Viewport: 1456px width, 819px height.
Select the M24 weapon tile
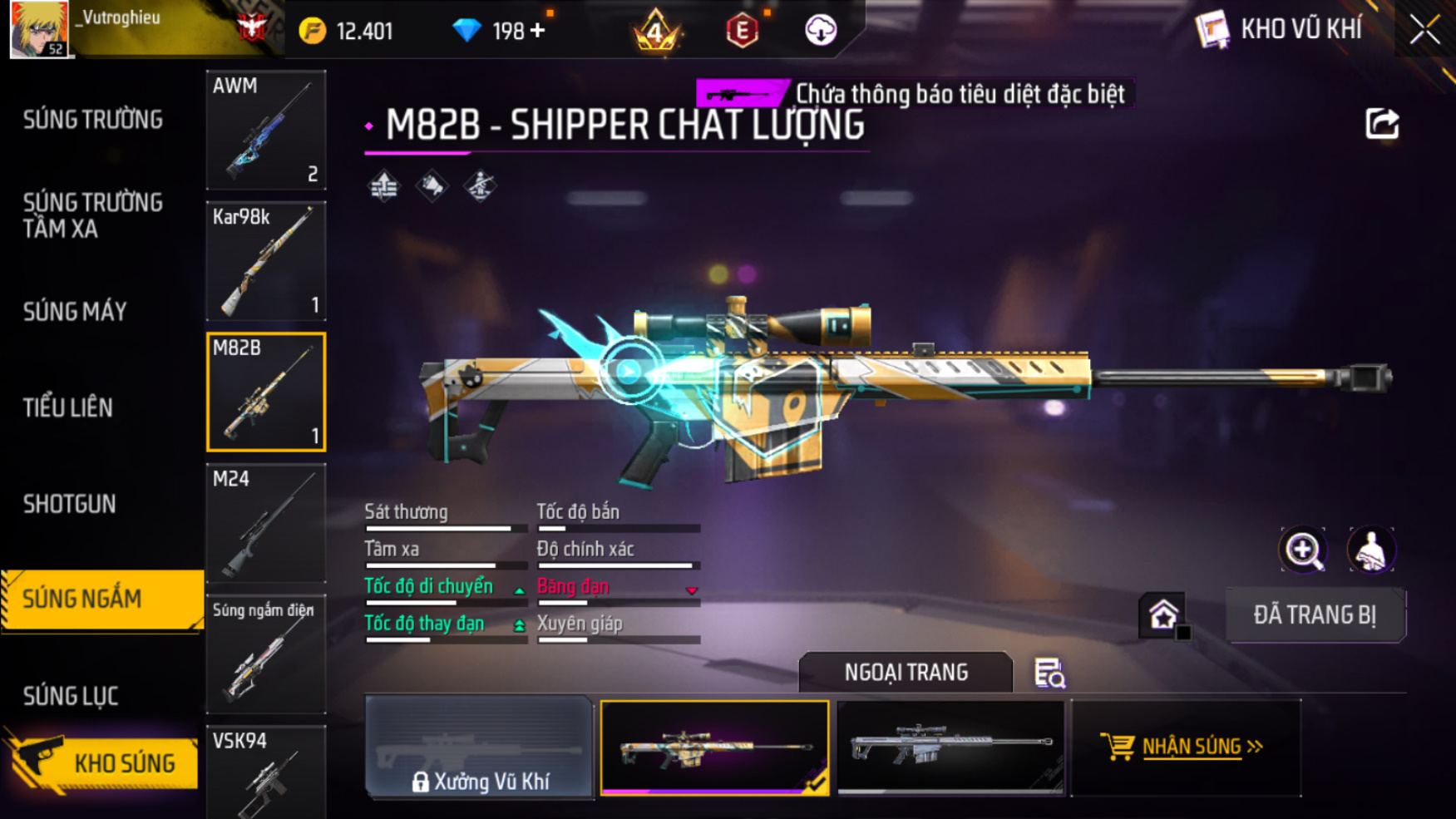[266, 523]
